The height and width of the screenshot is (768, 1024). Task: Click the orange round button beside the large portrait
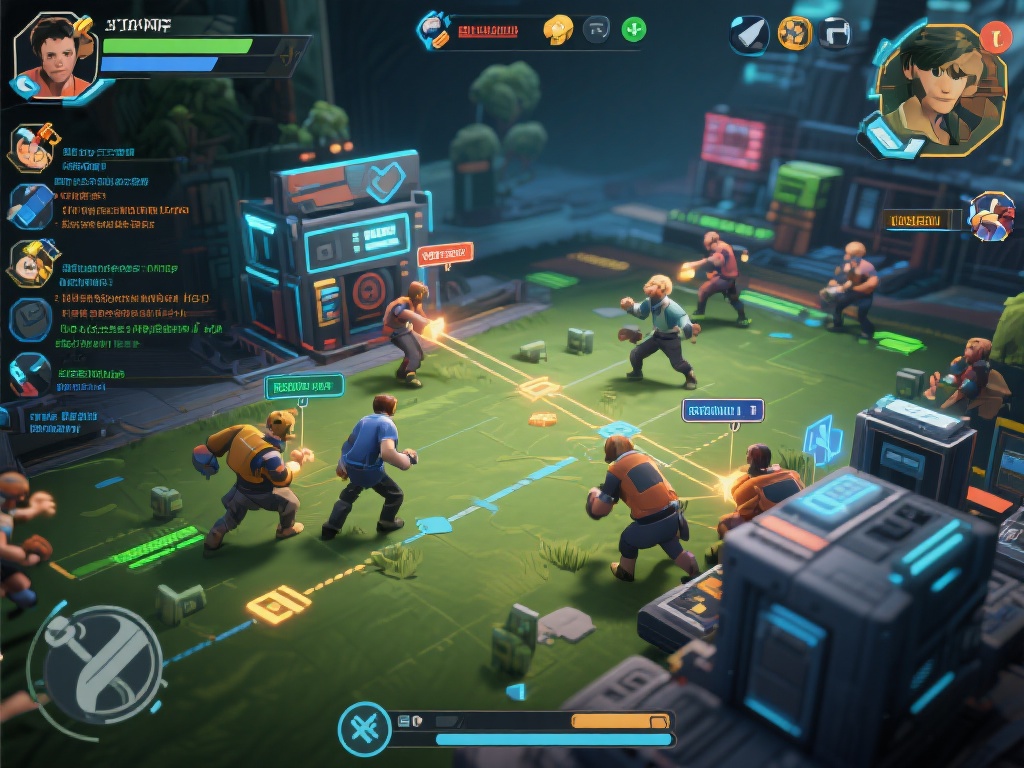(x=996, y=37)
